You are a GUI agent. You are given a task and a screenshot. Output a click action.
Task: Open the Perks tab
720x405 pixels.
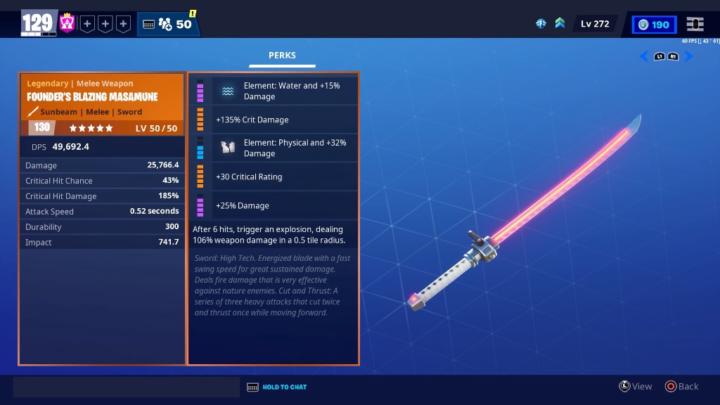(x=282, y=56)
